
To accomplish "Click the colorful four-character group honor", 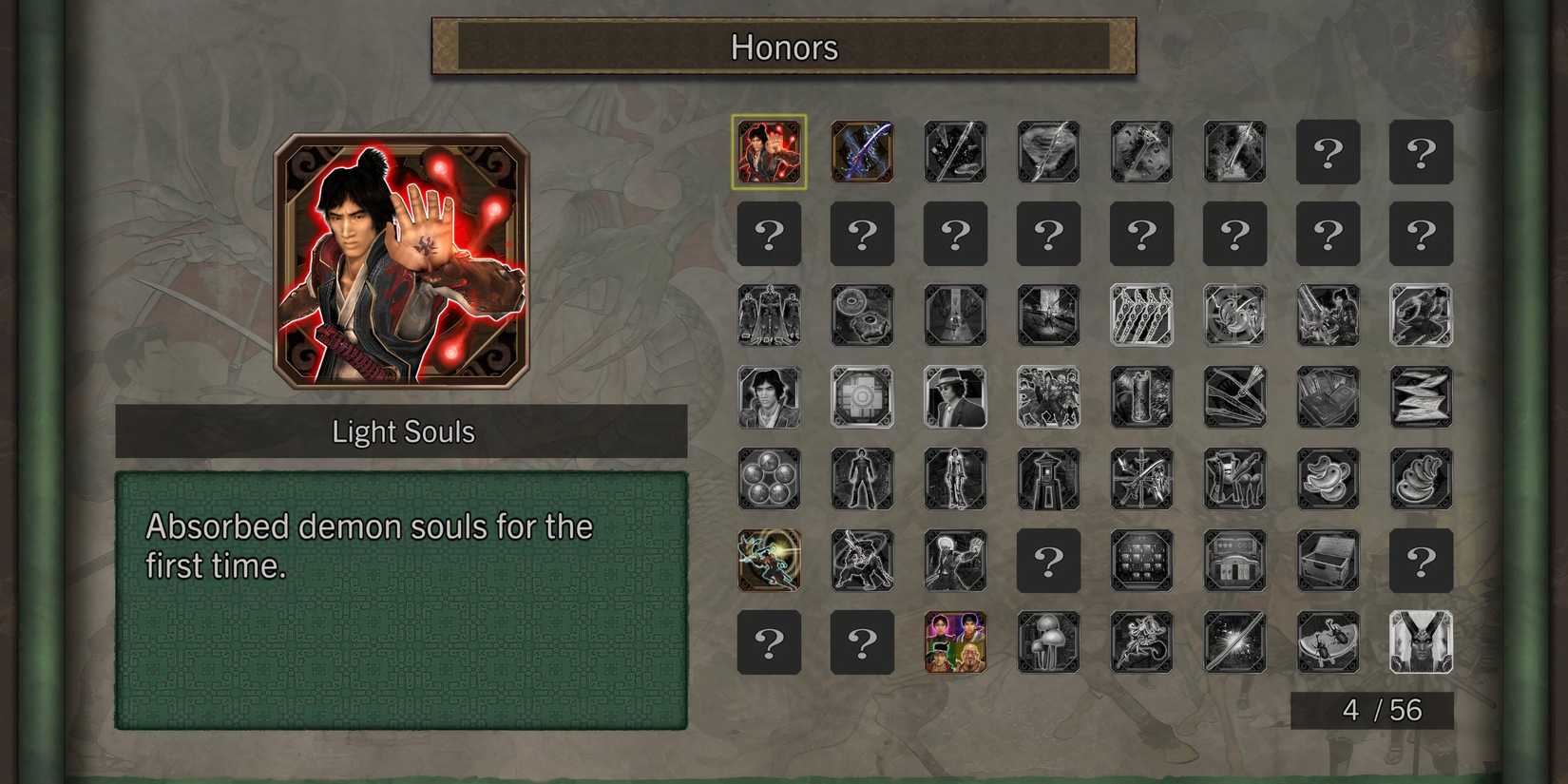I will pyautogui.click(x=955, y=642).
